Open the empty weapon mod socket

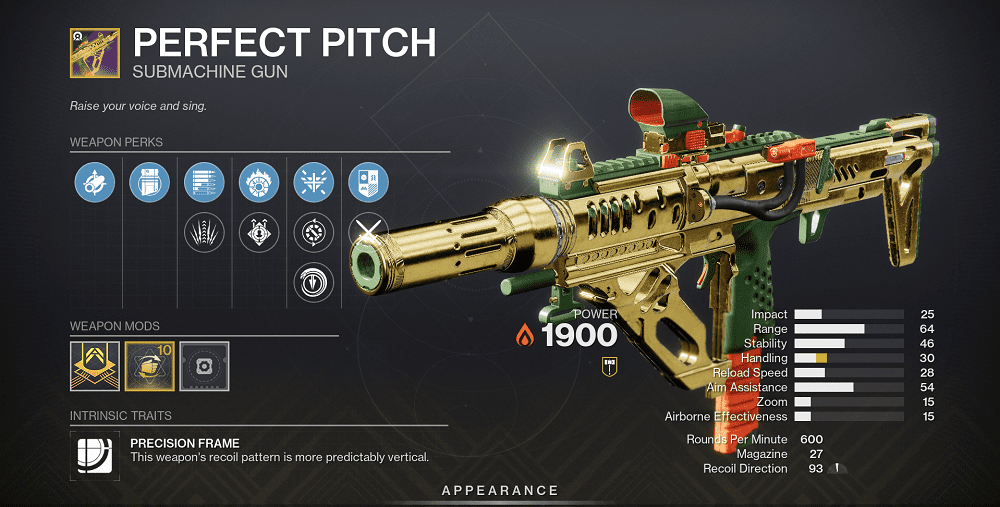pos(204,366)
